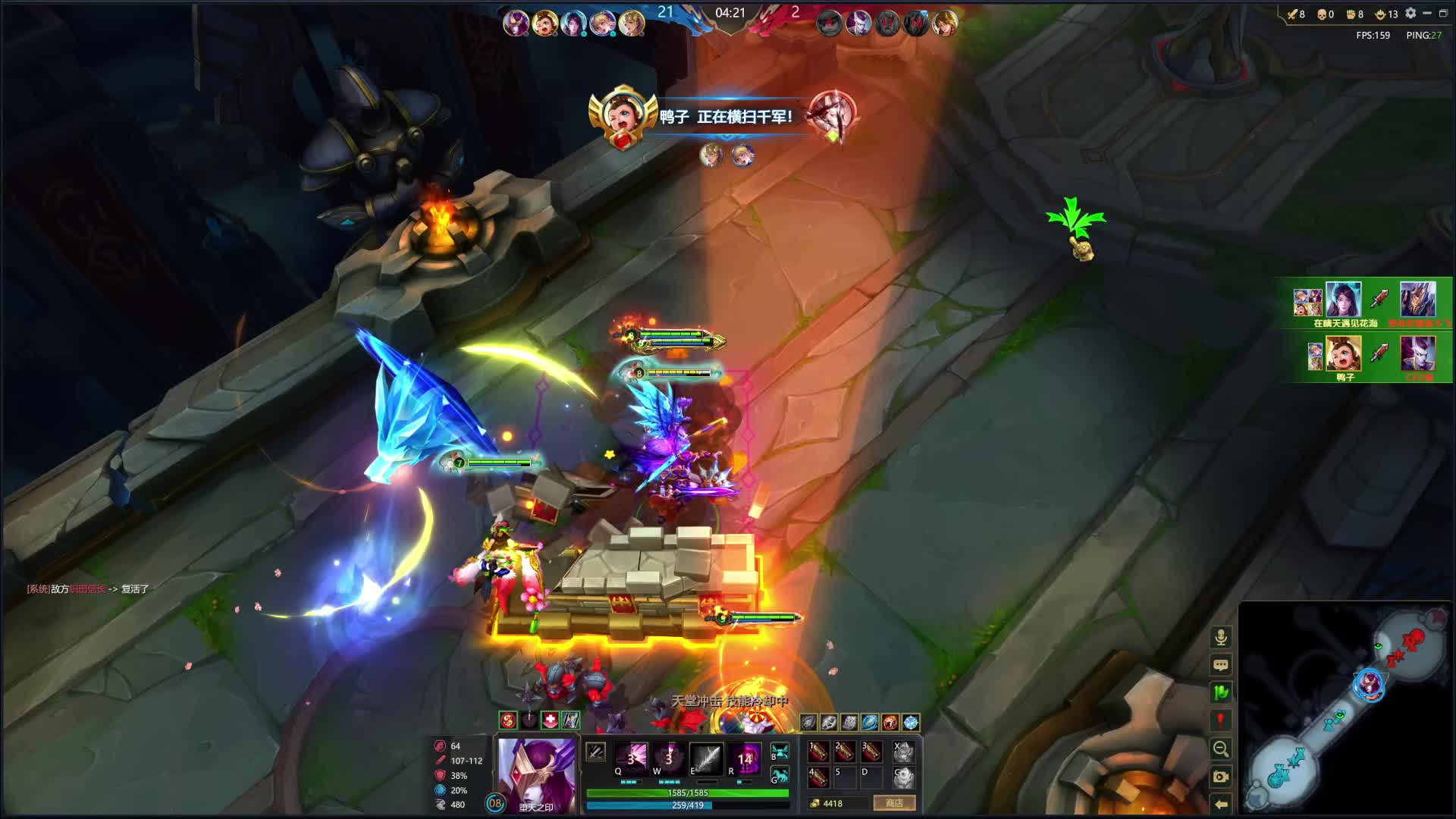The width and height of the screenshot is (1456, 819).
Task: Toggle the microphone voice button
Action: coord(1221,637)
